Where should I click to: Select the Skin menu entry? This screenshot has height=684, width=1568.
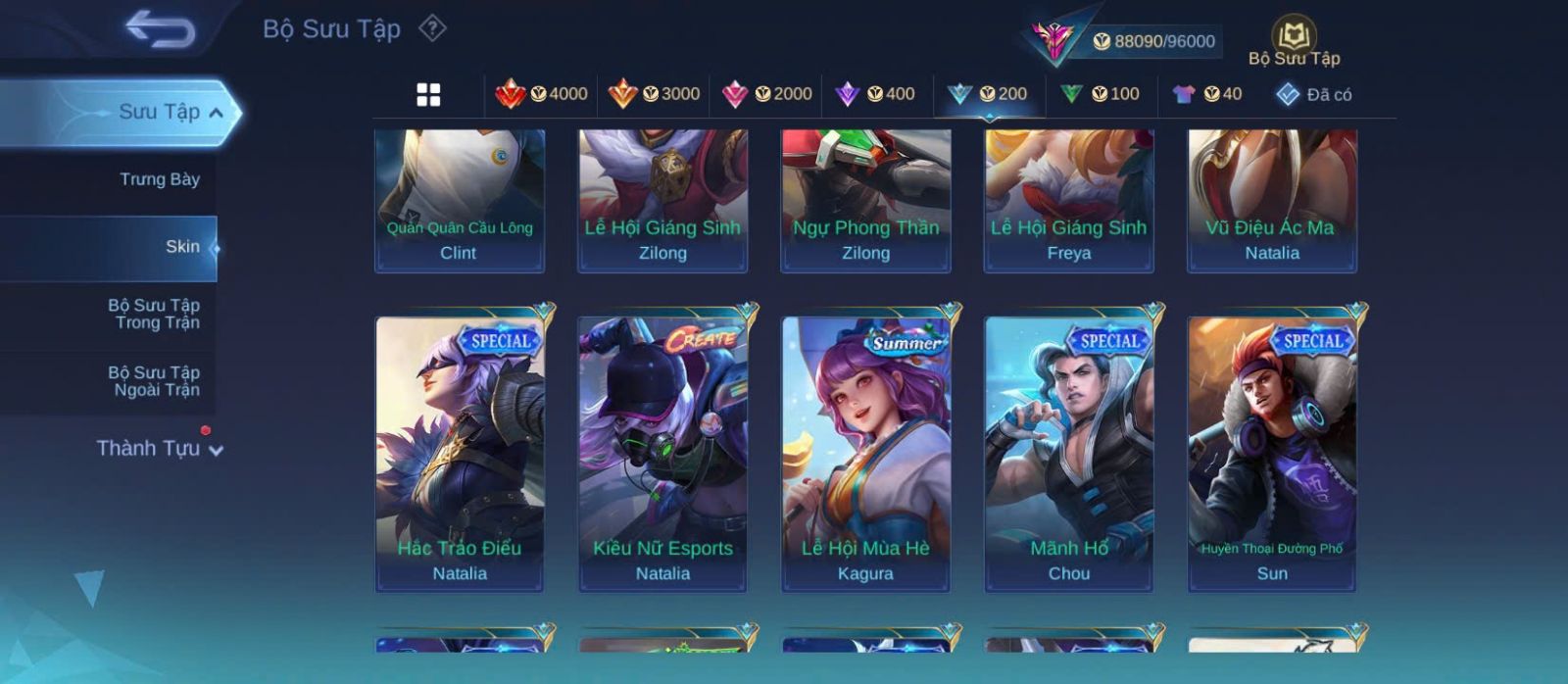[x=182, y=247]
